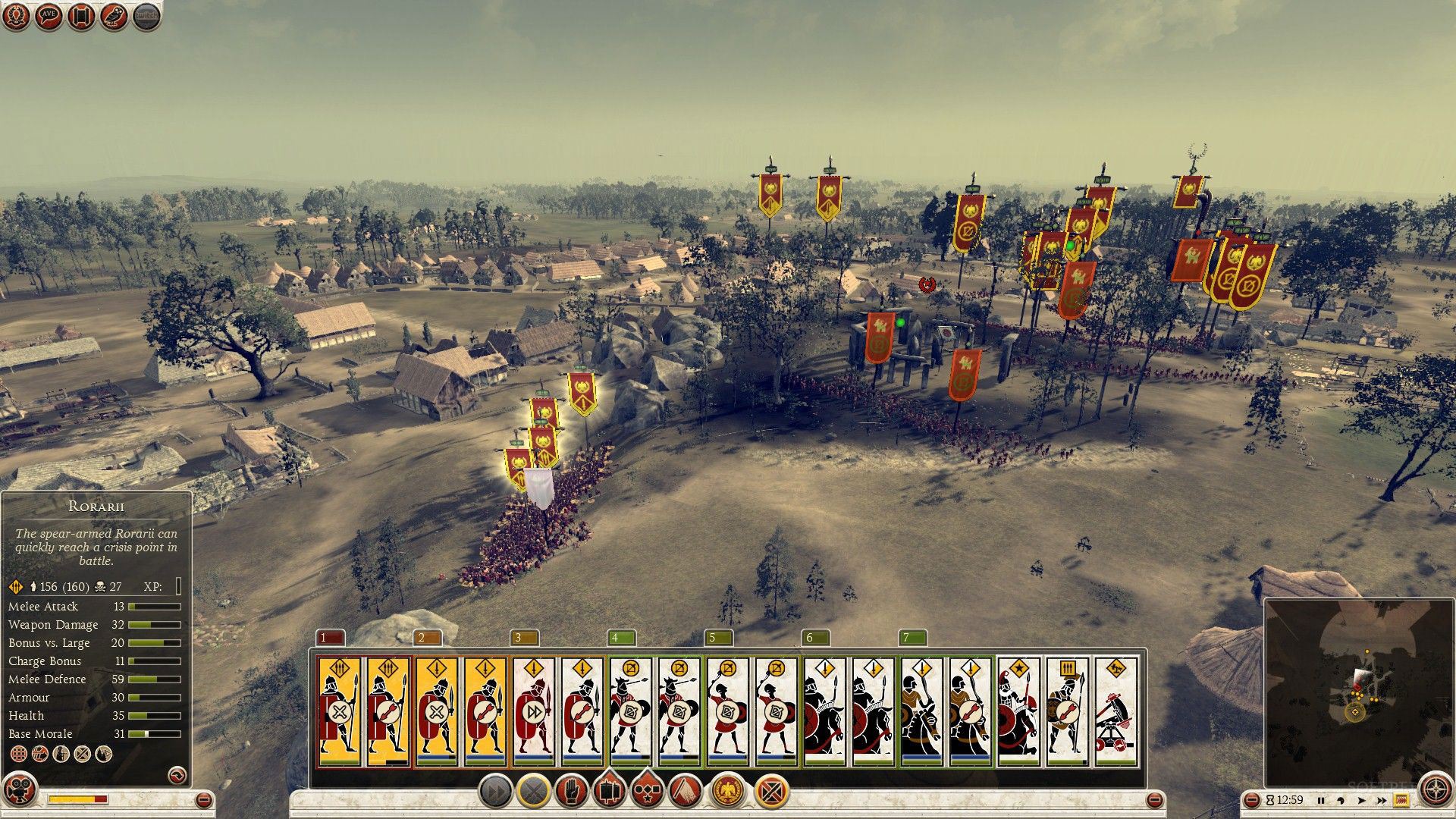1456x819 pixels.
Task: Toggle melee mode crossed-swords button
Action: tap(533, 792)
